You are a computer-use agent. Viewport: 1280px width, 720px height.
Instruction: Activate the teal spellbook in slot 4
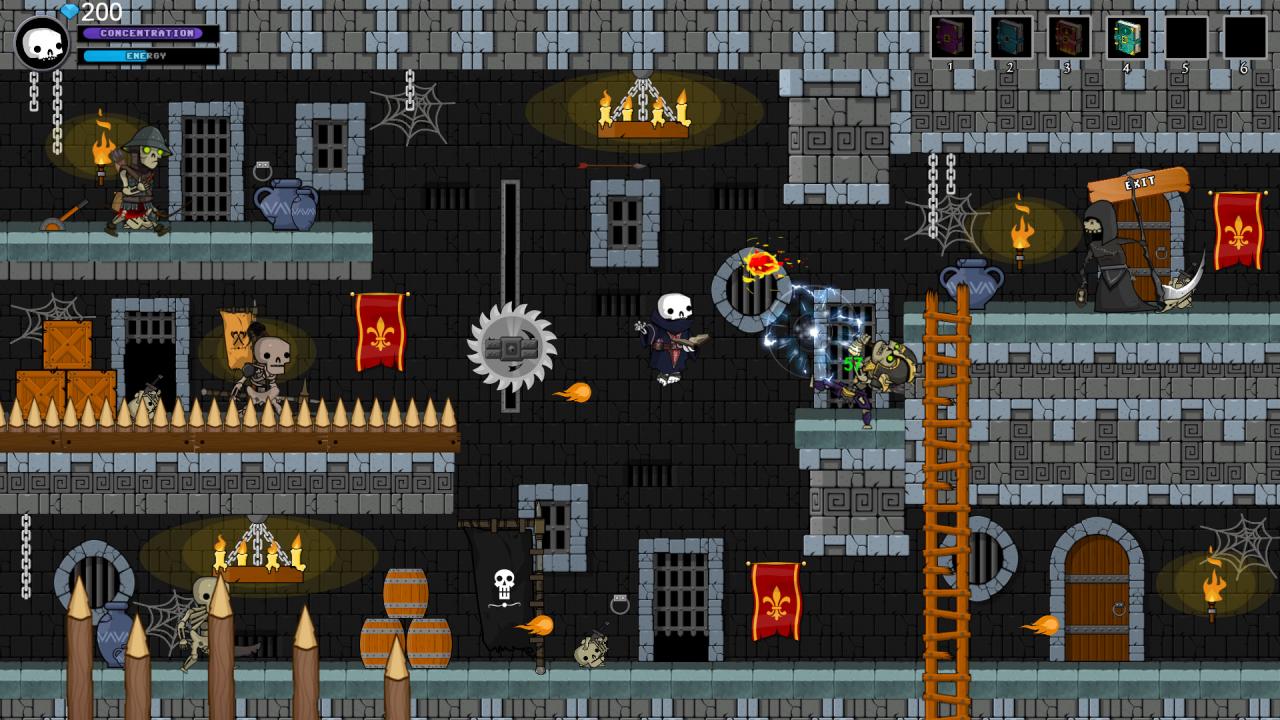click(1127, 38)
